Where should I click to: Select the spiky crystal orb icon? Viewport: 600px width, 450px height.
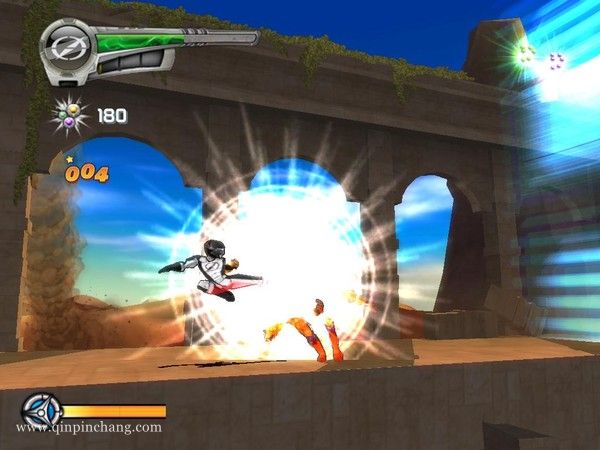coord(70,115)
